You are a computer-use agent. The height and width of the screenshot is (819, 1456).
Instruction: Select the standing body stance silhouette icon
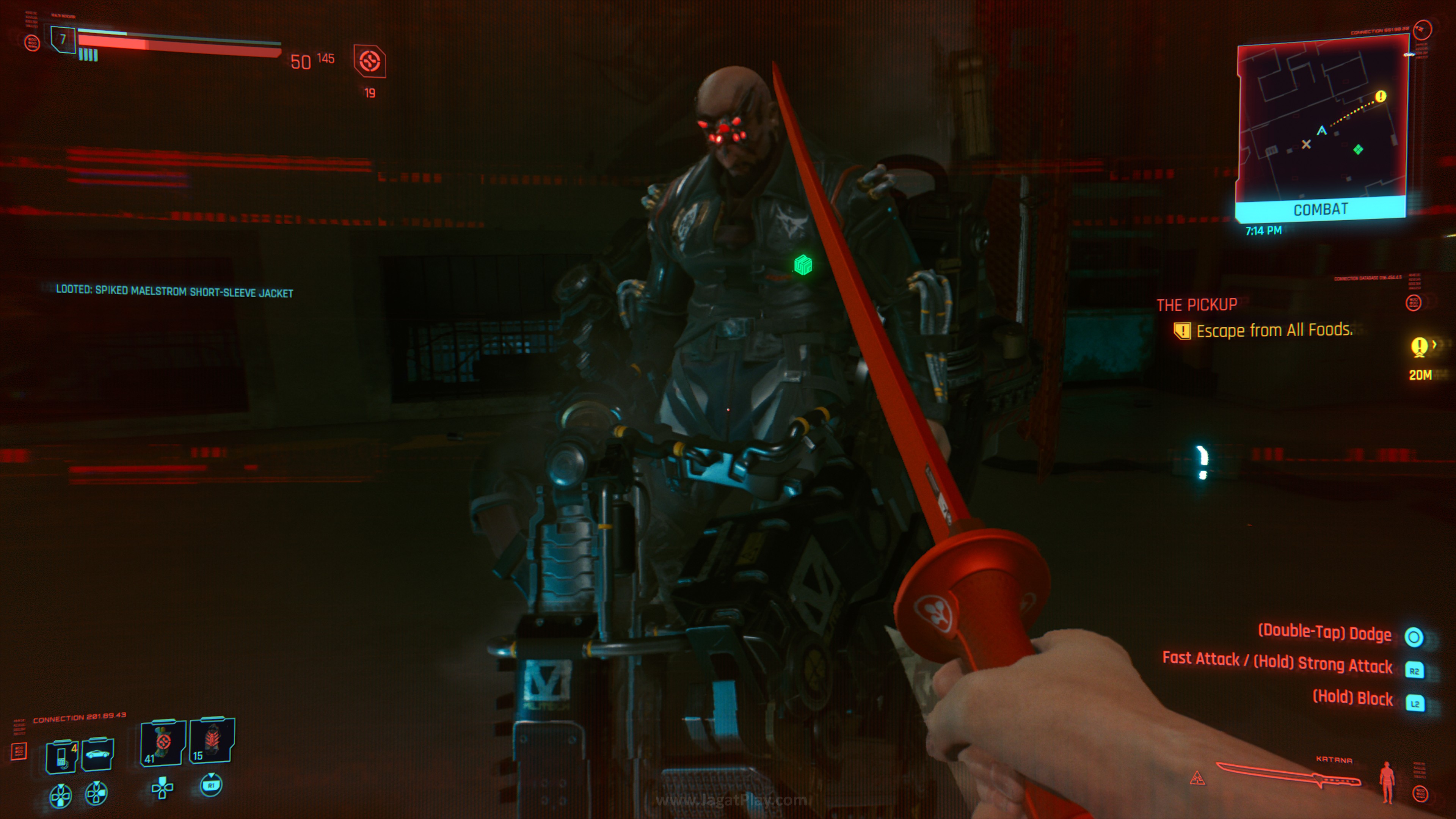[x=1387, y=782]
